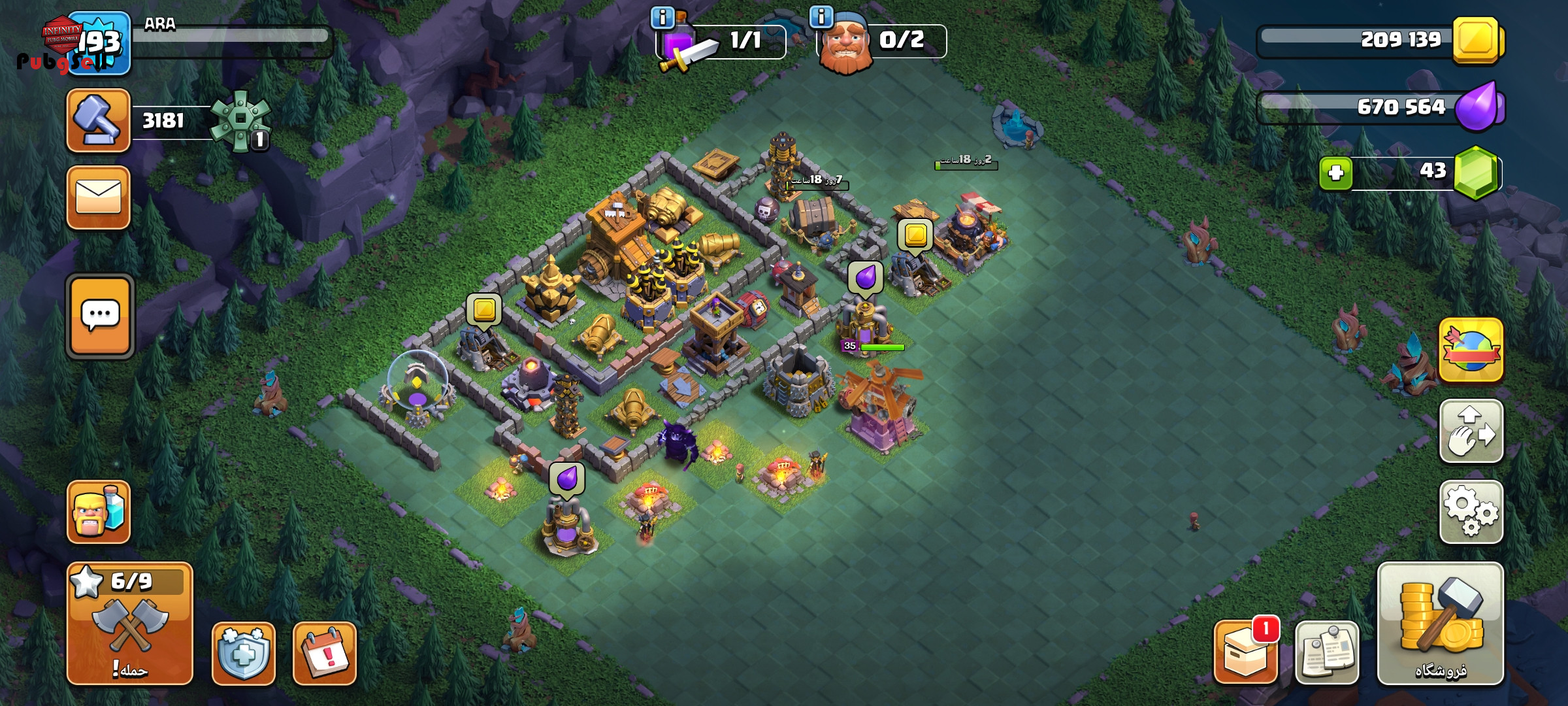The image size is (1568, 706).
Task: Show info for the master builder counter
Action: 821,16
